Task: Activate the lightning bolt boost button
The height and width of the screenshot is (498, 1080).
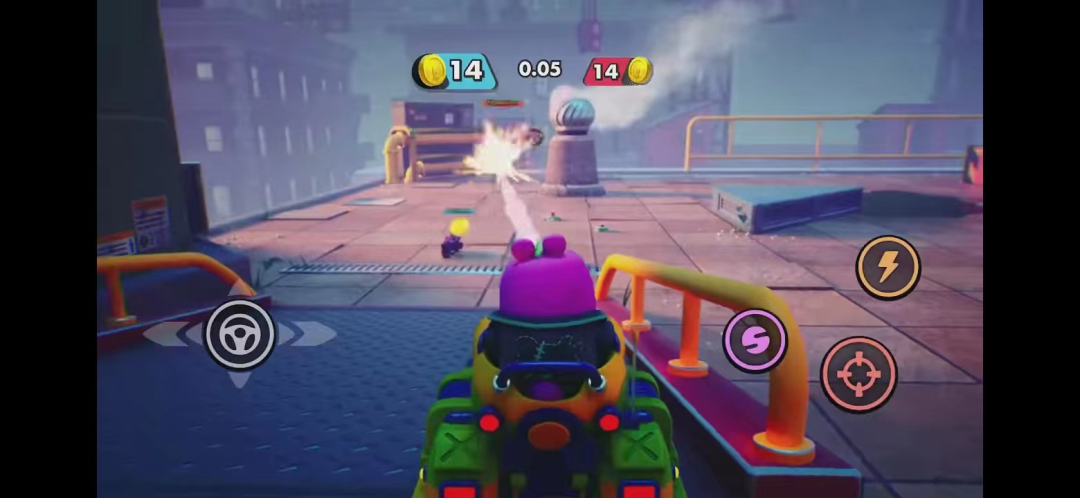Action: tap(888, 267)
